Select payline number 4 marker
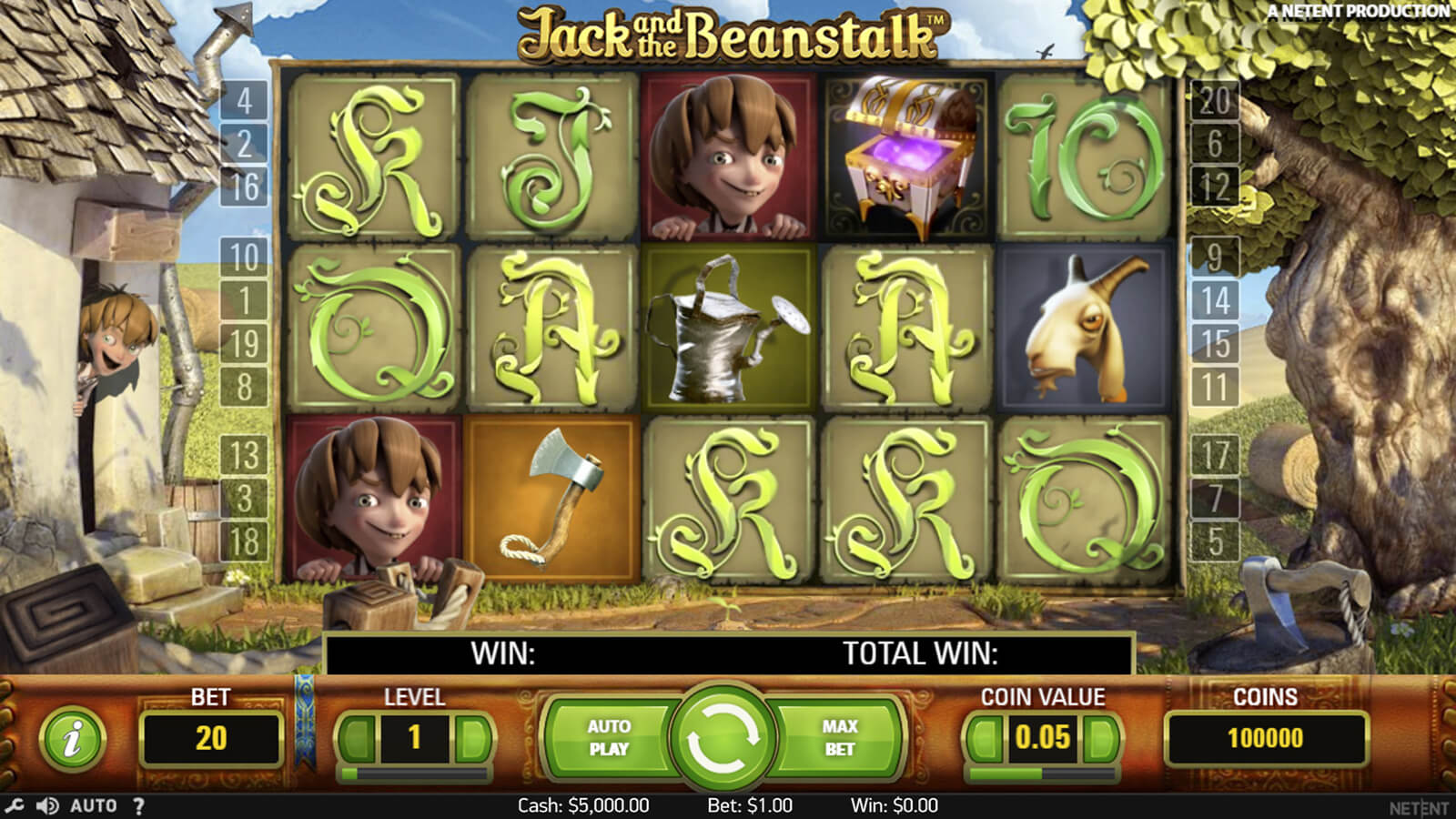This screenshot has height=819, width=1456. (x=244, y=100)
